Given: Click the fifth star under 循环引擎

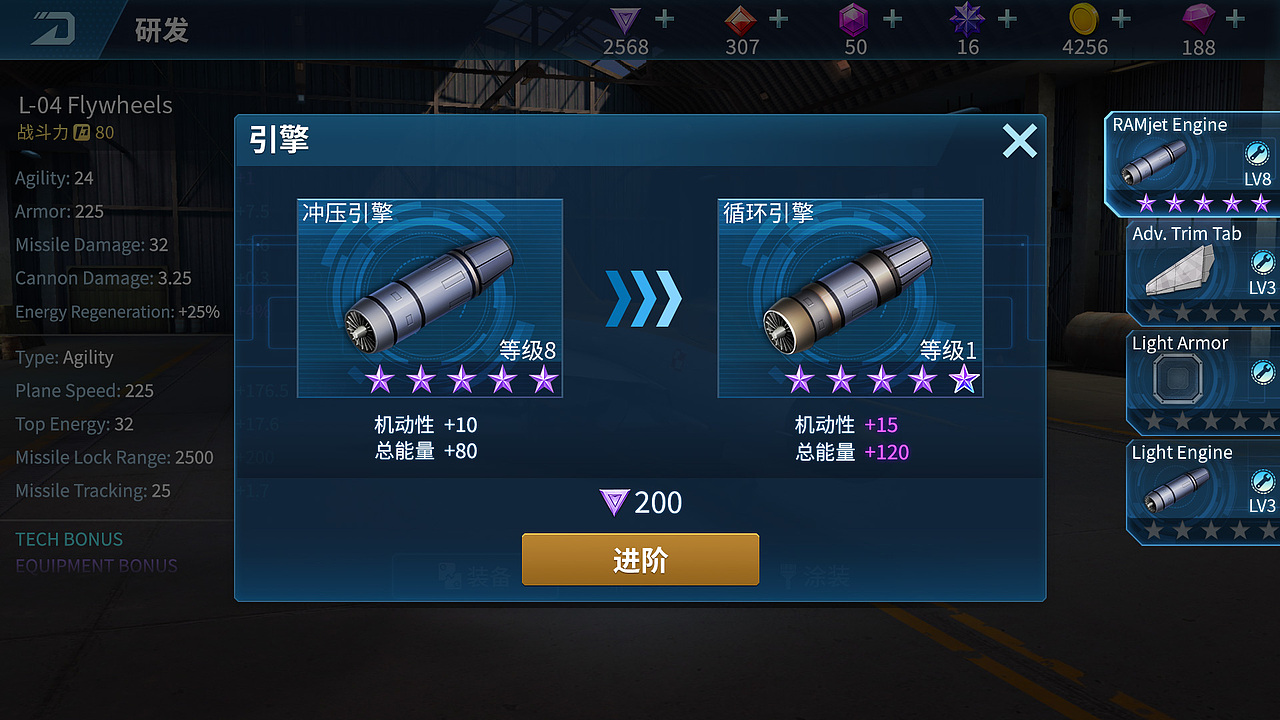Looking at the screenshot, I should pyautogui.click(x=964, y=378).
